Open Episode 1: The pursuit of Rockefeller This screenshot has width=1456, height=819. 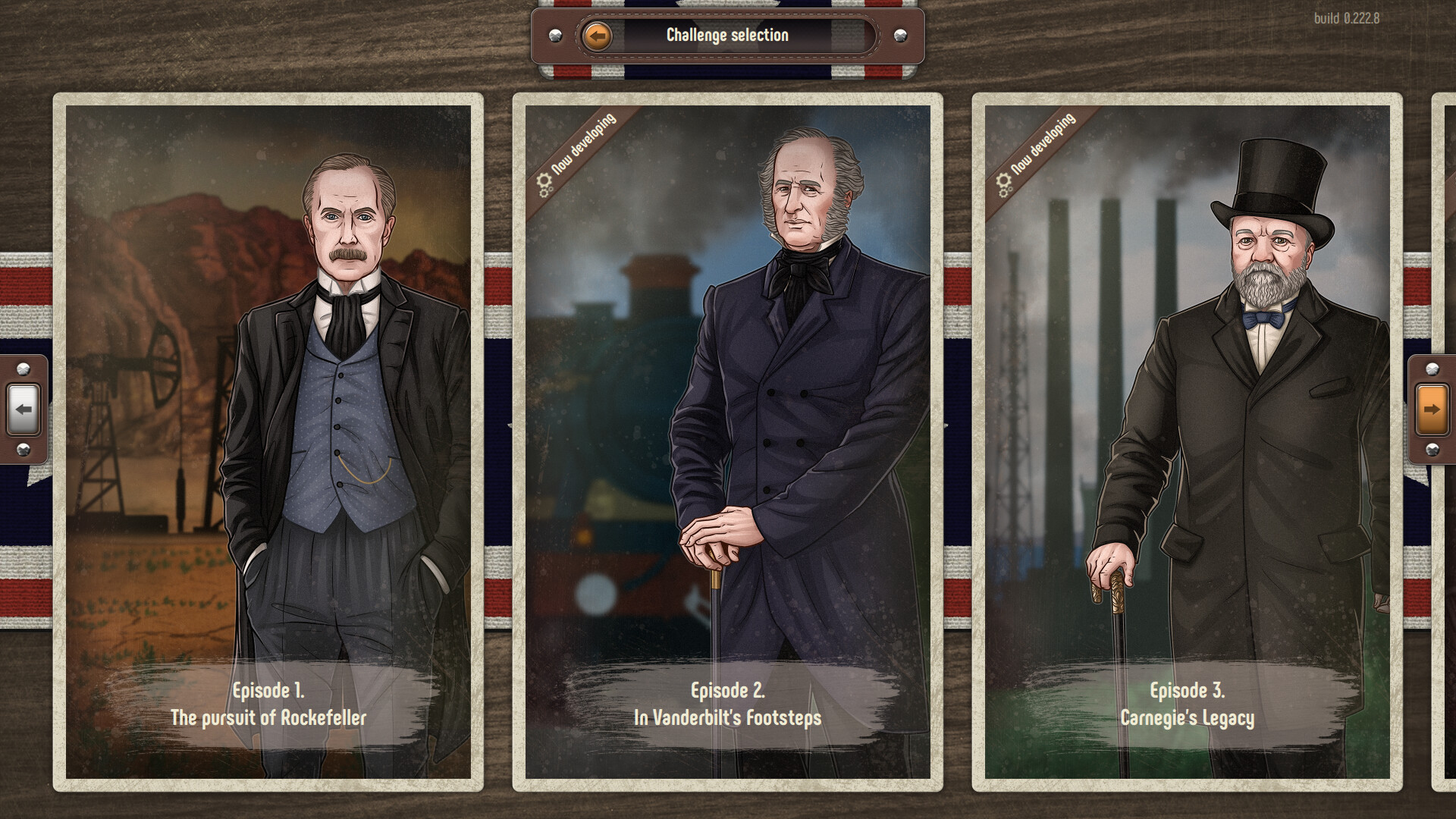point(269,440)
